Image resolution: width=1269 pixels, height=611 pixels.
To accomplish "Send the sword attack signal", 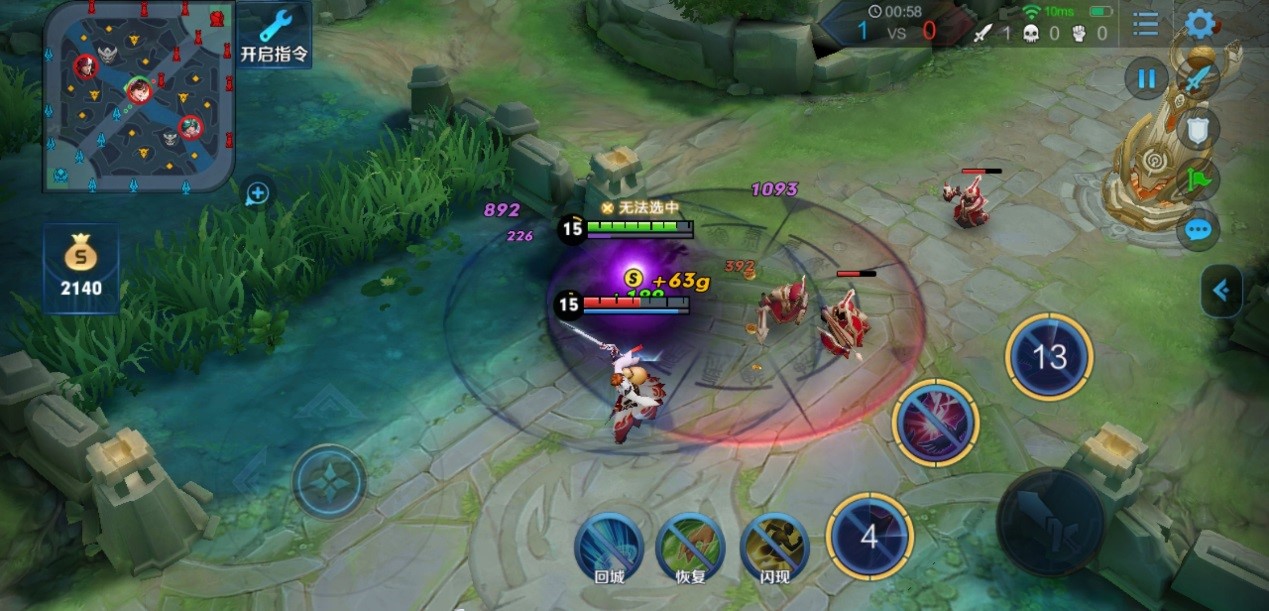I will coord(1198,77).
